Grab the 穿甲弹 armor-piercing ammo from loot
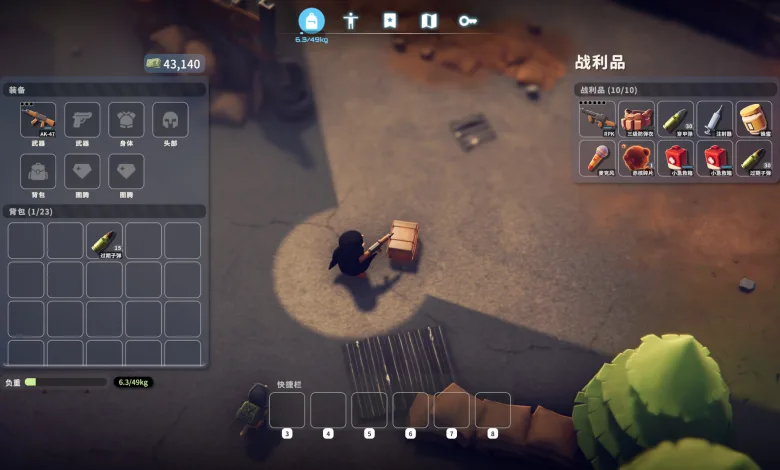Image resolution: width=780 pixels, height=470 pixels. 675,119
